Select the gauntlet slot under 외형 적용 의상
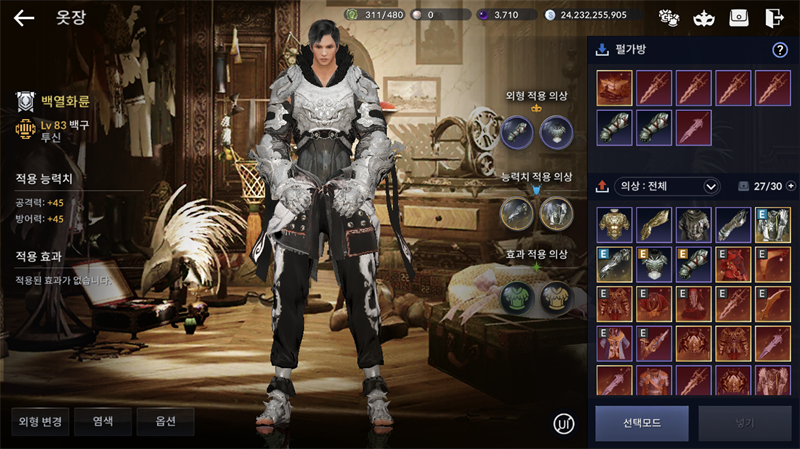 coord(517,129)
